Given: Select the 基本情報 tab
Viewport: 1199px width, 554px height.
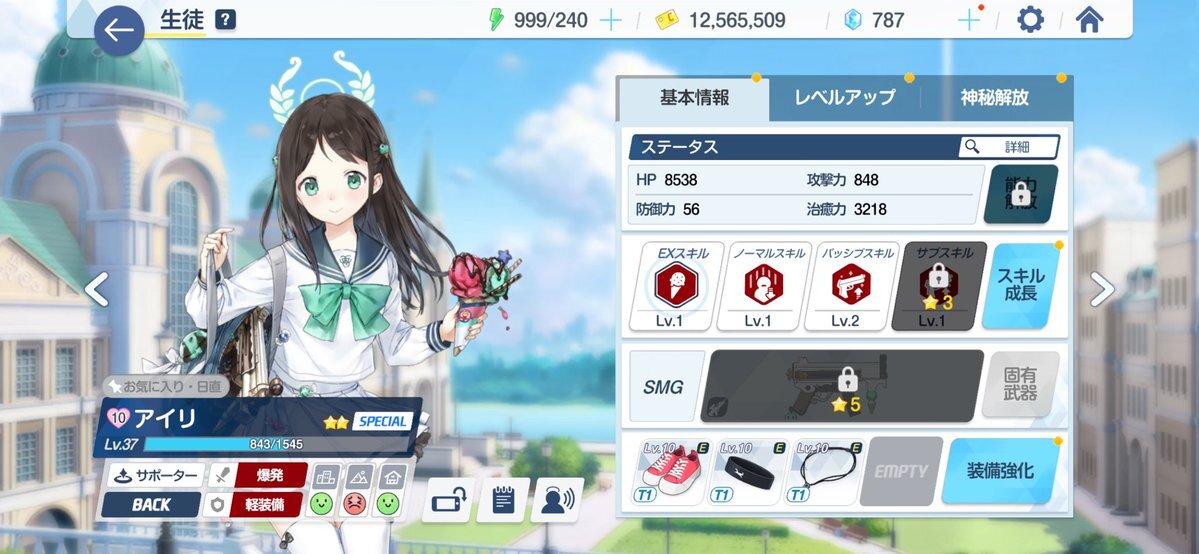Looking at the screenshot, I should point(694,98).
